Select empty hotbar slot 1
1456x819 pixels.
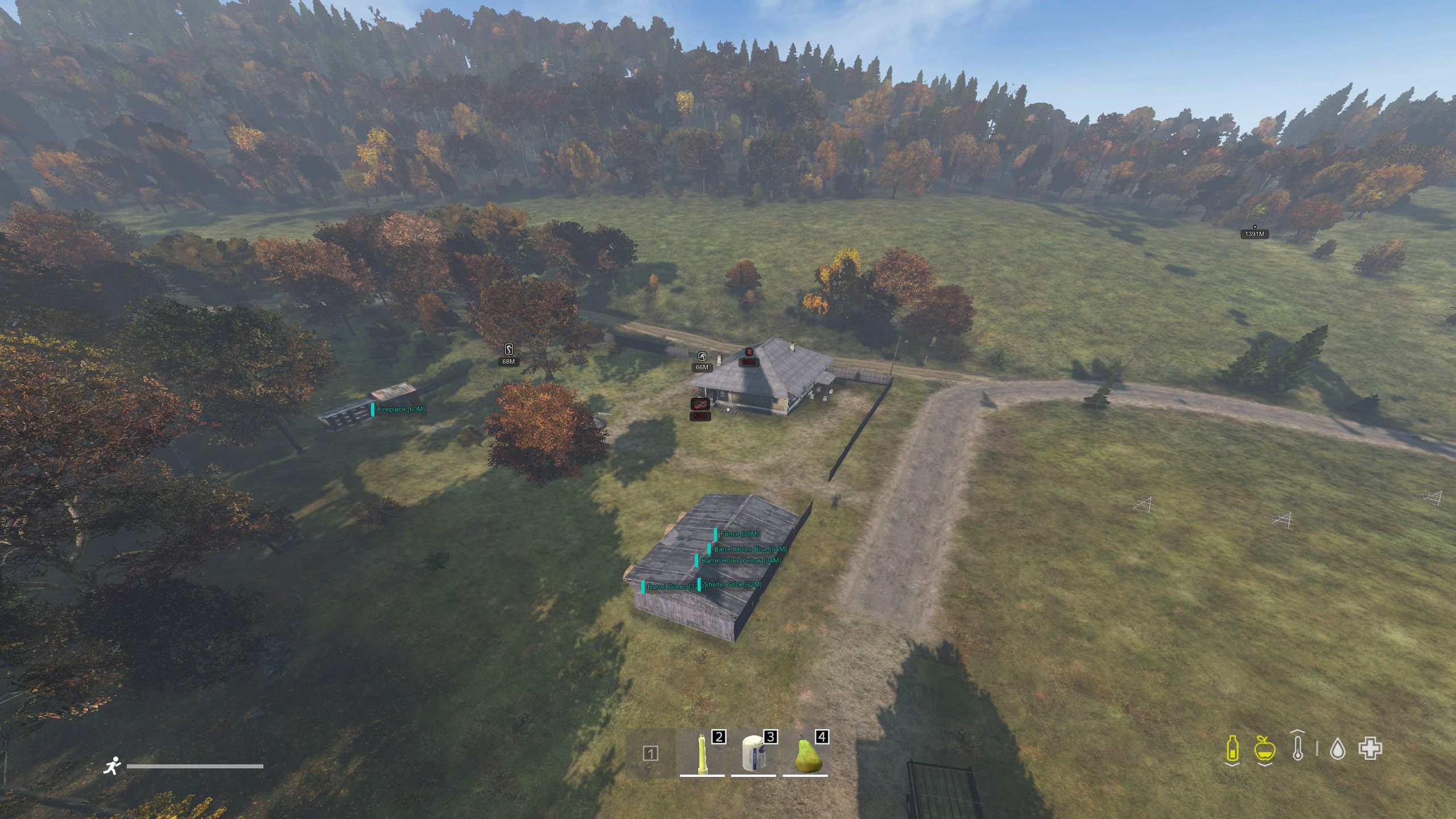(650, 754)
